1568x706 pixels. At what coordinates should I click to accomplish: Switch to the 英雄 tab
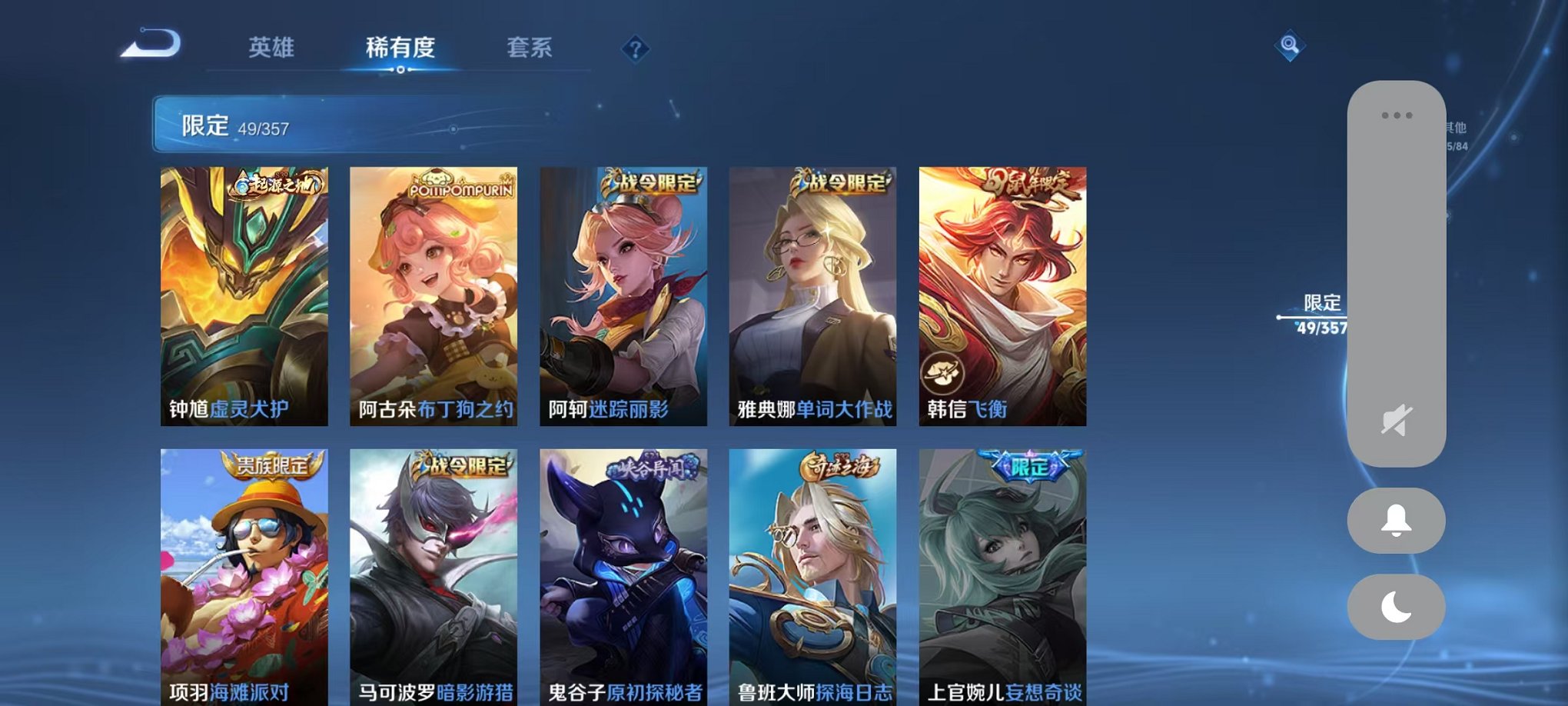point(271,48)
